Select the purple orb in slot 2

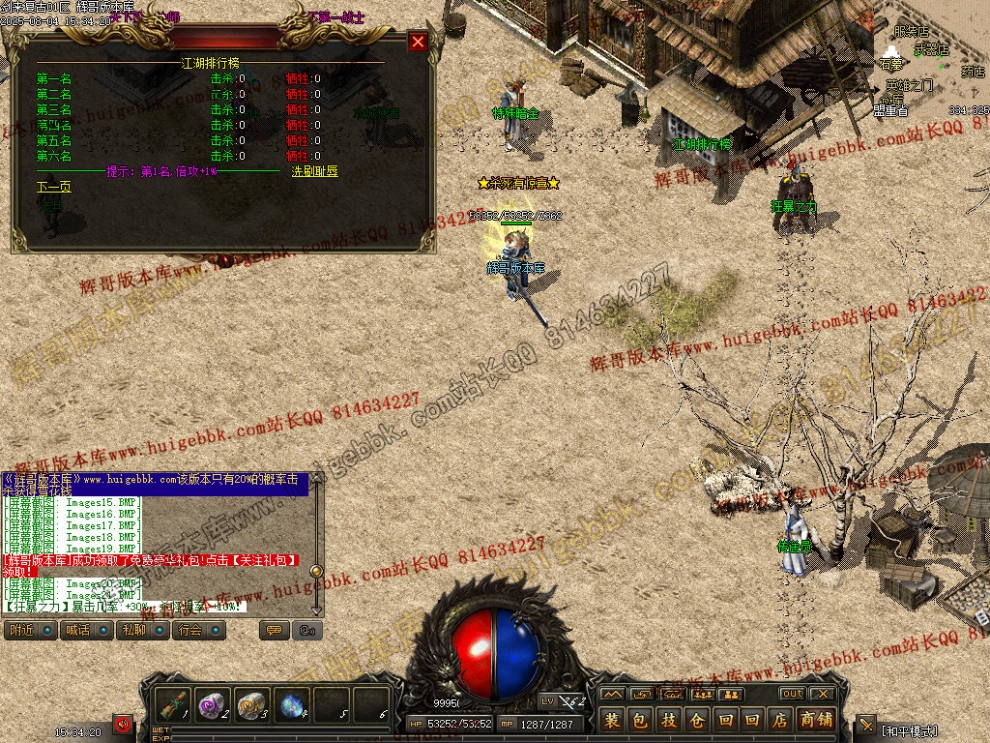pos(214,704)
